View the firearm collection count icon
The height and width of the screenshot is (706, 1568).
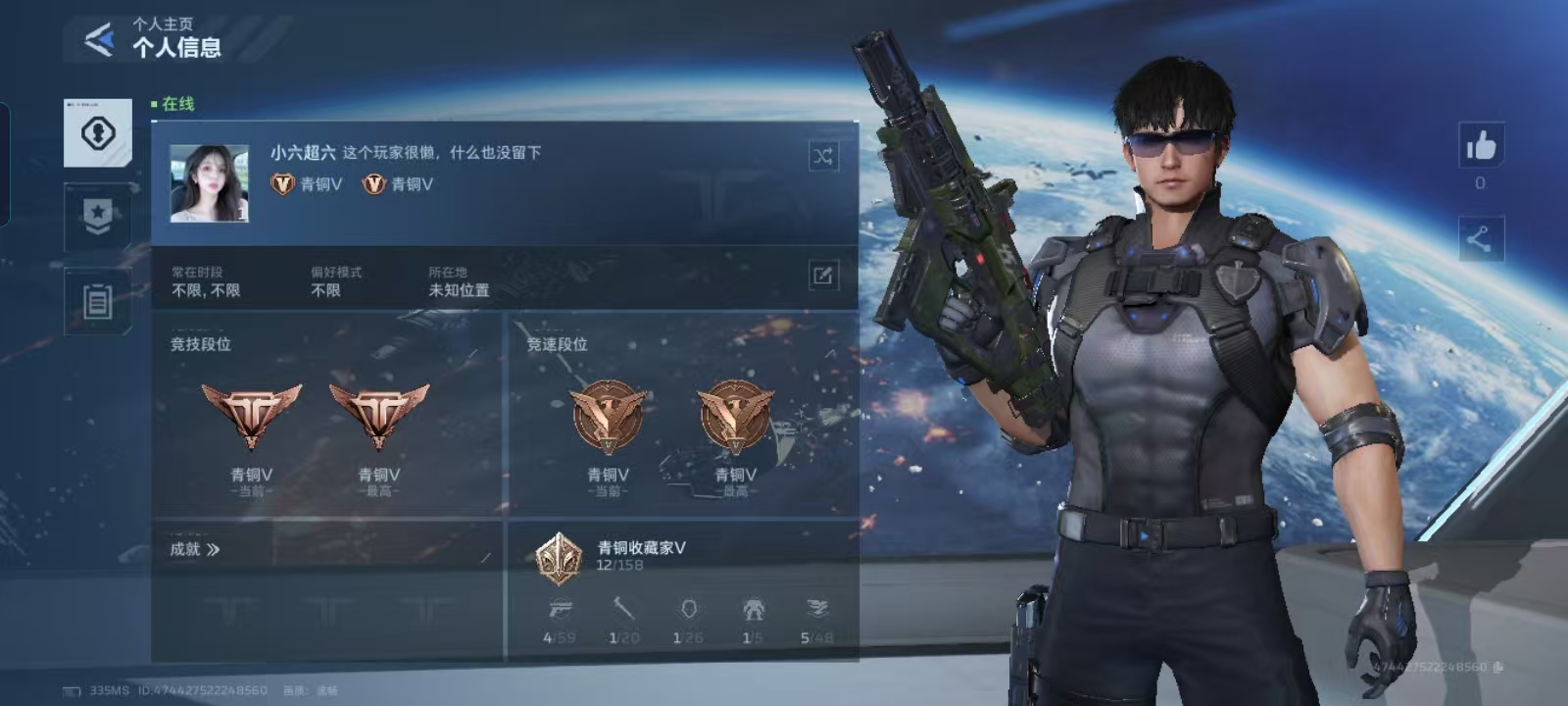[561, 610]
